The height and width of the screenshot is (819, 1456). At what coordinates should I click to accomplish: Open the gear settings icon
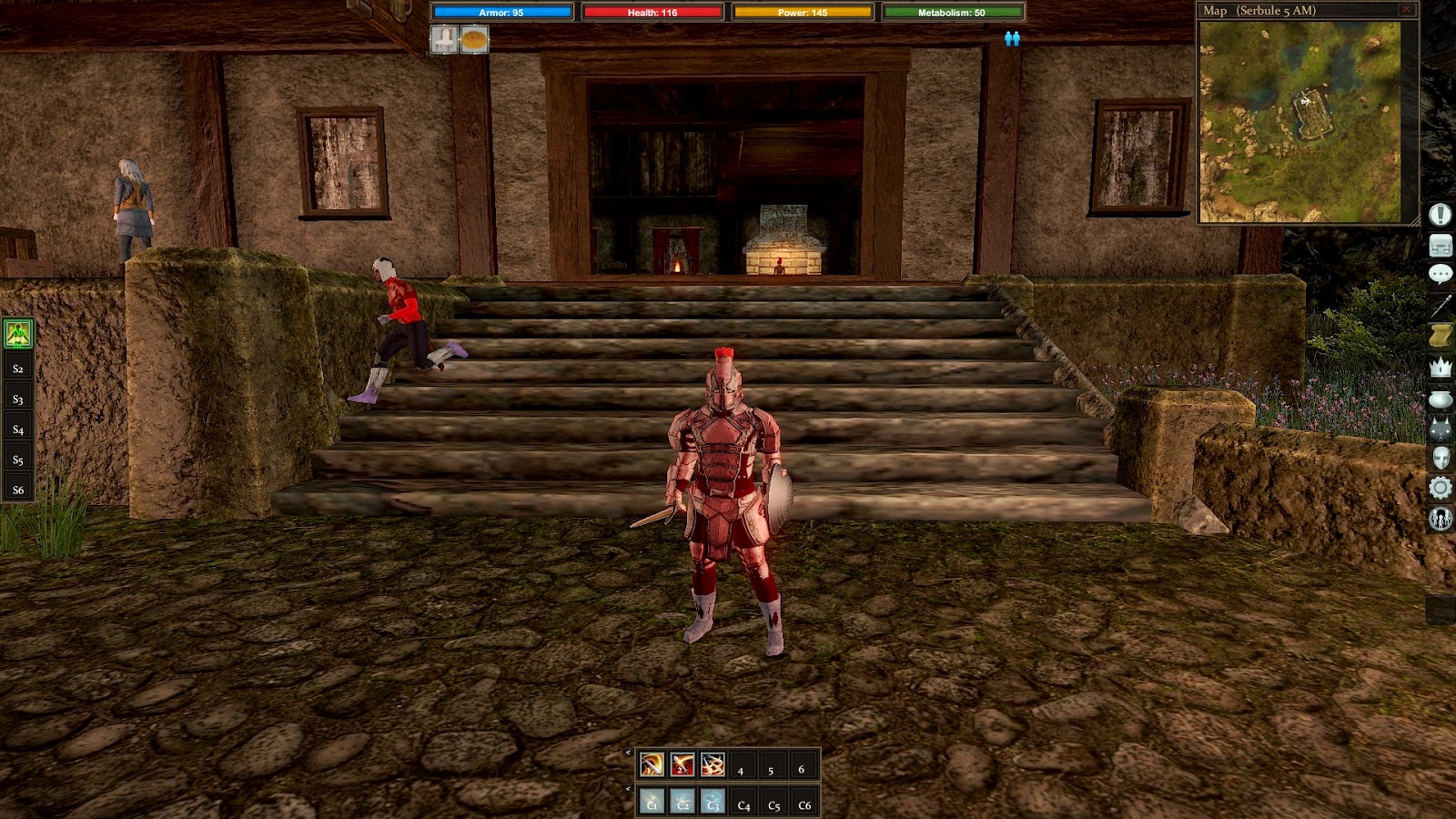pos(1440,489)
